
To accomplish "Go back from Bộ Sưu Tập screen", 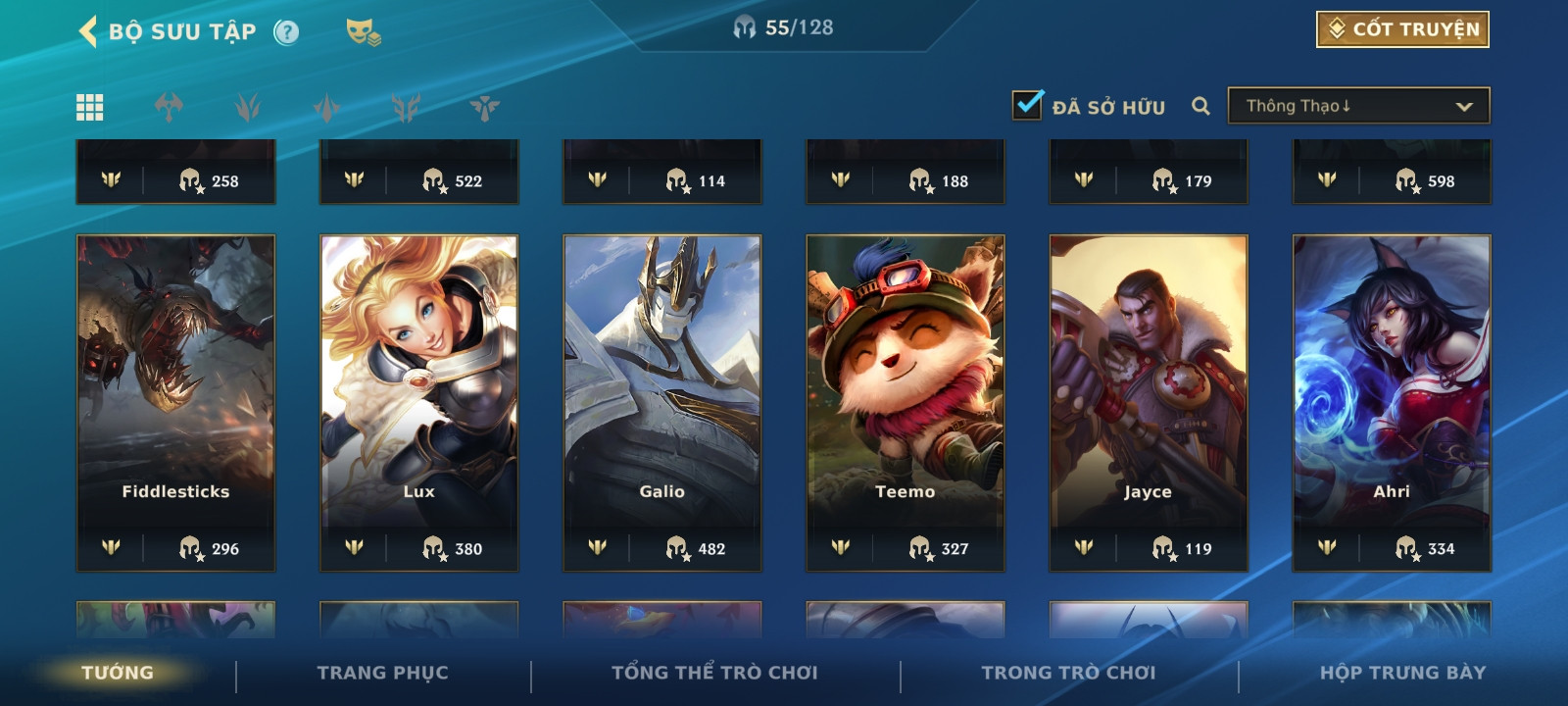I will (88, 31).
